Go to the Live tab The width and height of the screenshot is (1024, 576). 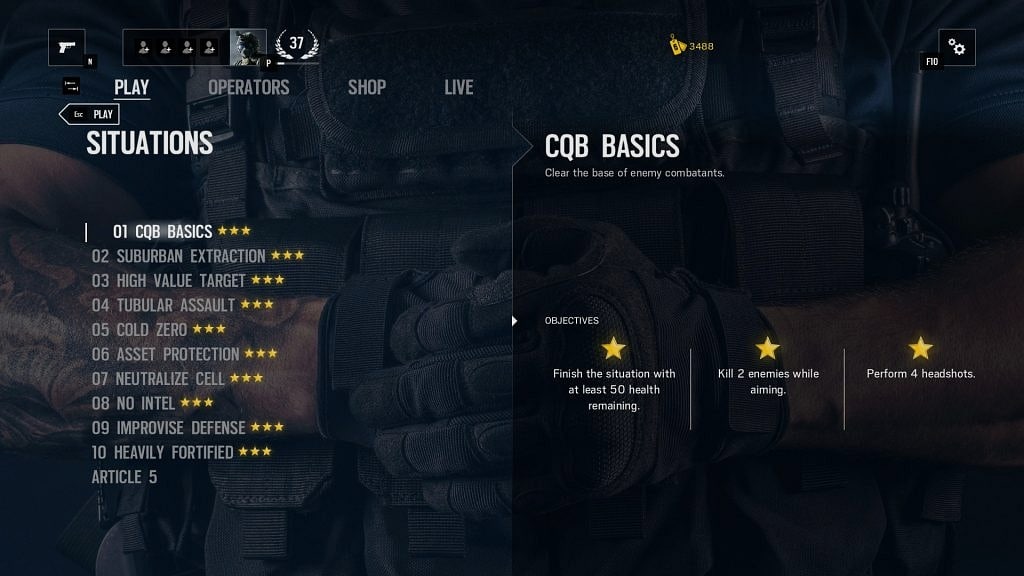[458, 87]
